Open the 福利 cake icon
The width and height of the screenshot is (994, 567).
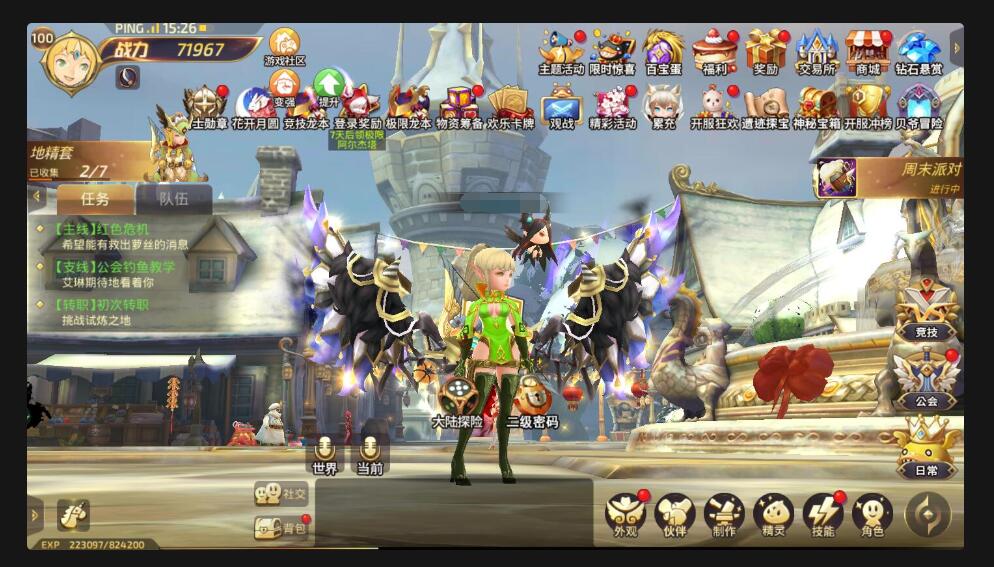[x=714, y=51]
